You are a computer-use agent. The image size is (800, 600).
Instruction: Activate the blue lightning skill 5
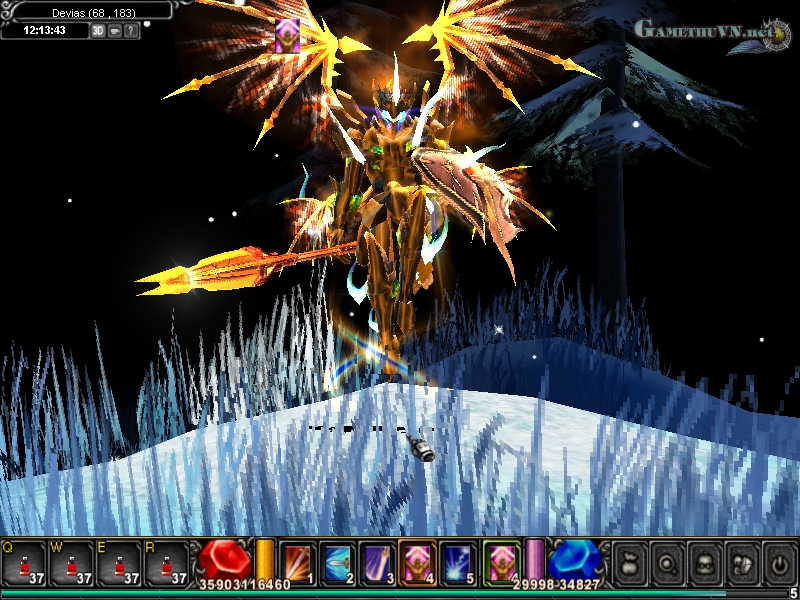tap(456, 561)
